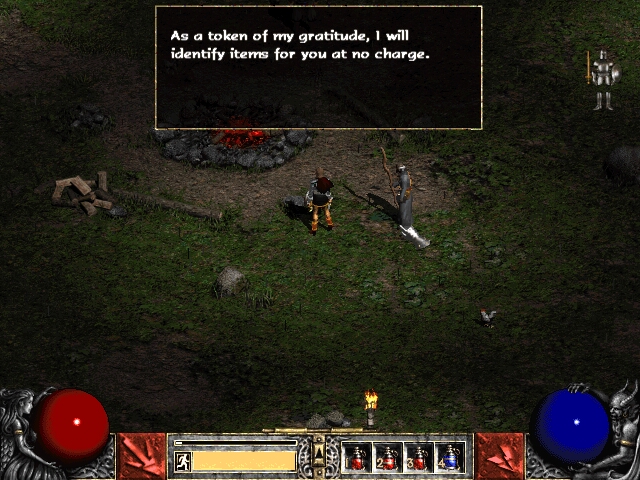This screenshot has height=480, width=640.
Task: Drink the blue mana potion in belt slot 4
Action: pos(450,458)
